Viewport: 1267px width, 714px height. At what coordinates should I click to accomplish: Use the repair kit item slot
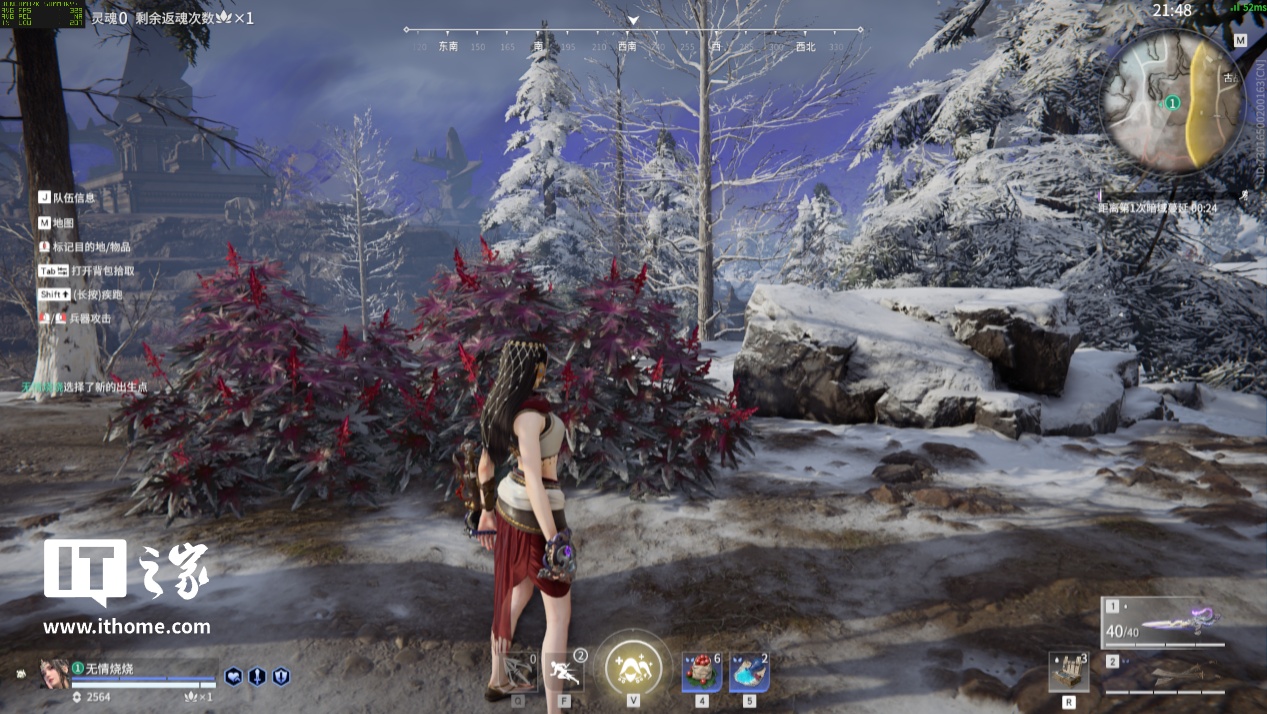point(1069,673)
